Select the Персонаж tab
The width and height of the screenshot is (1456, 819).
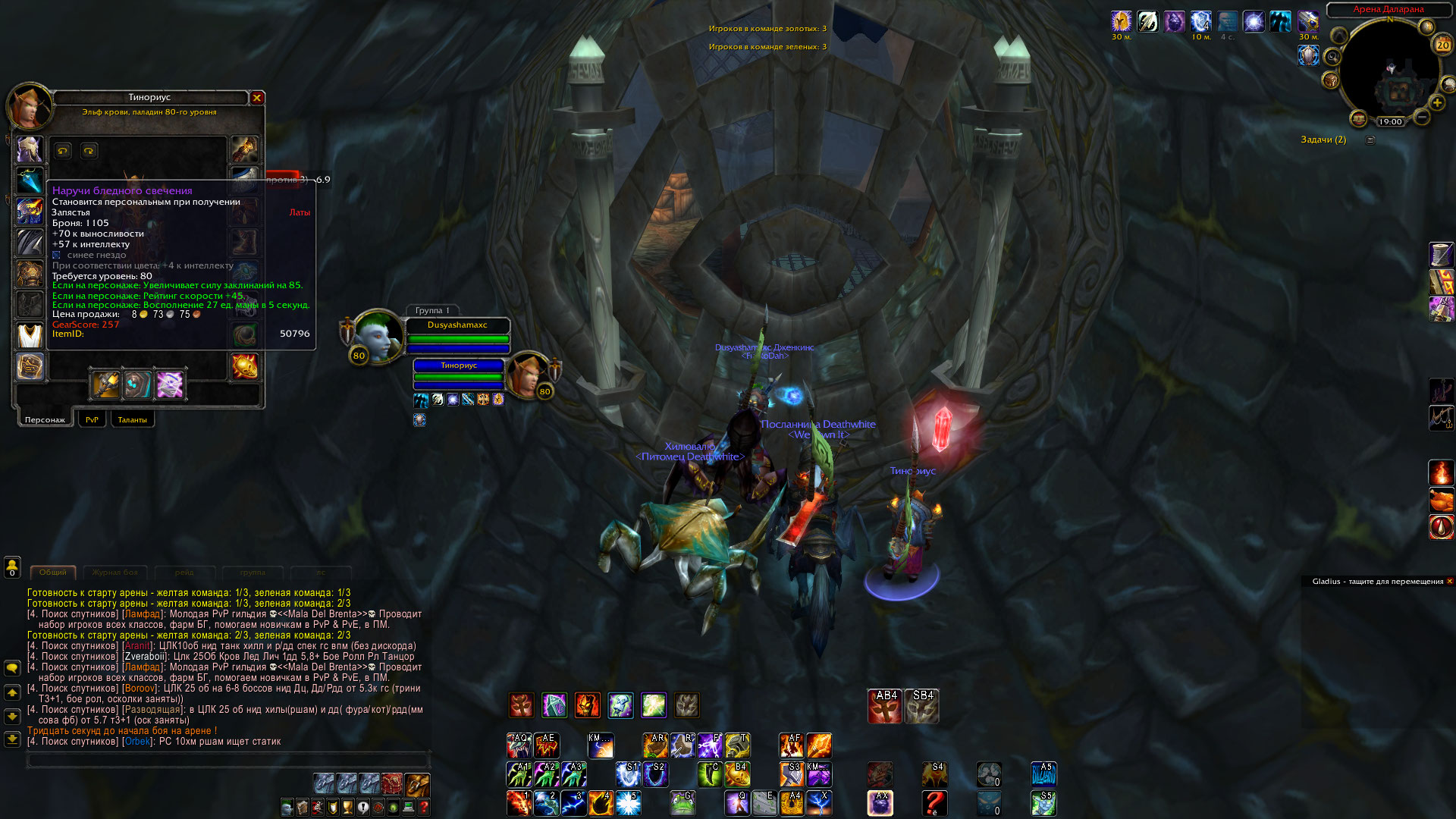(45, 419)
